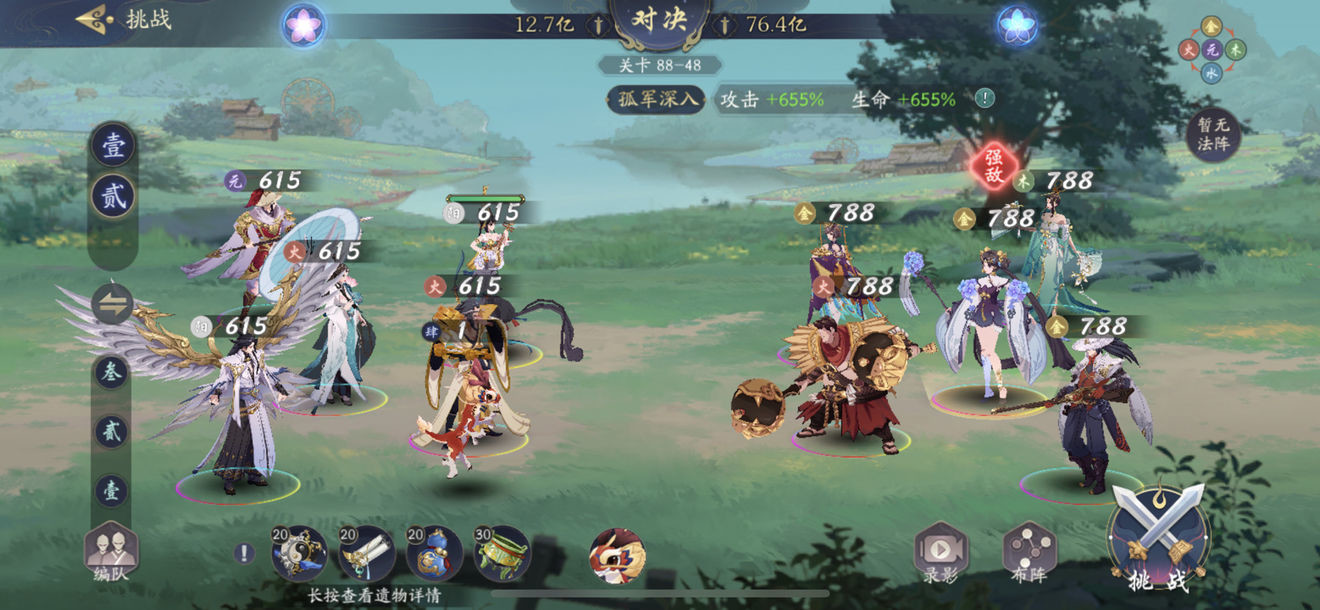Select the highlighted team preset 贰

113,196
